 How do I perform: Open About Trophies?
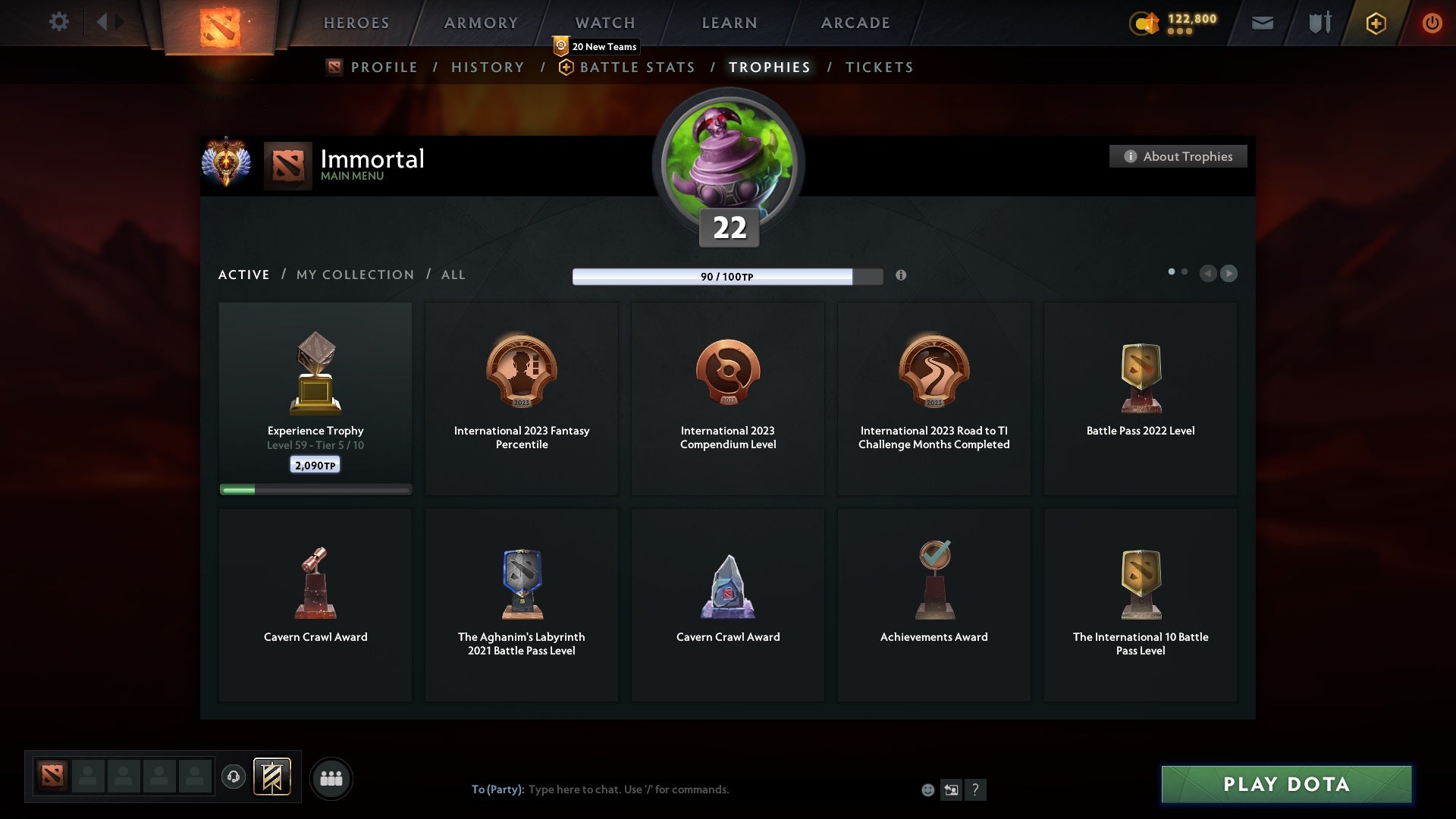coord(1178,156)
